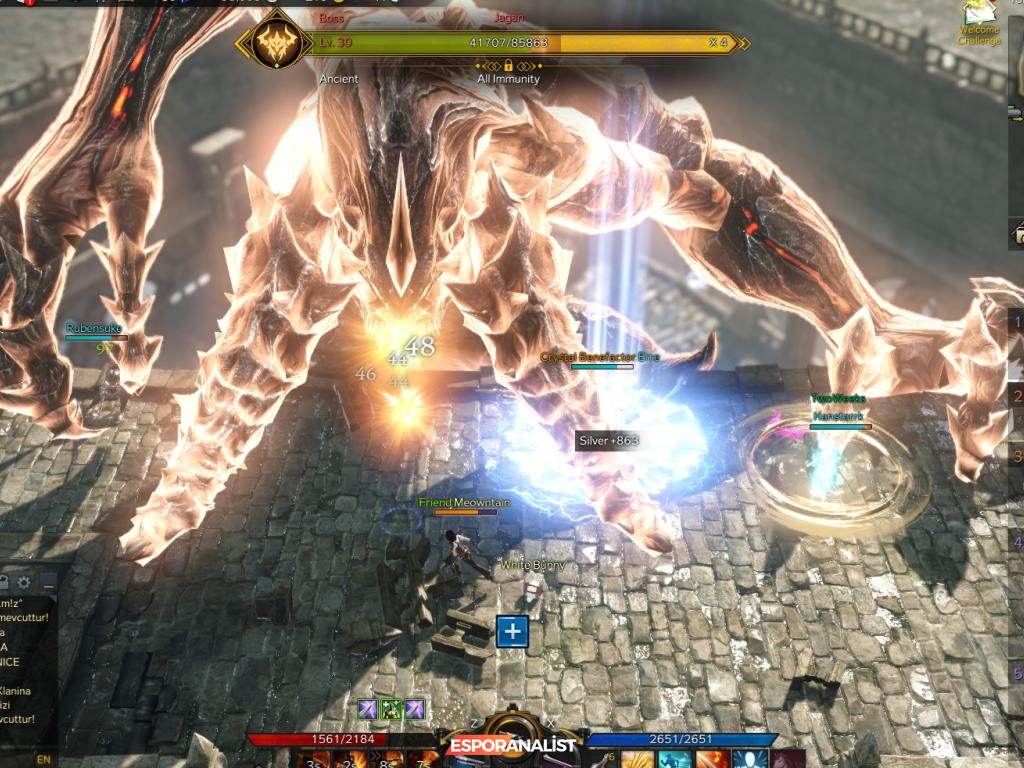Activate the skill showing 7s cooldown
Image resolution: width=1024 pixels, height=768 pixels.
point(424,759)
